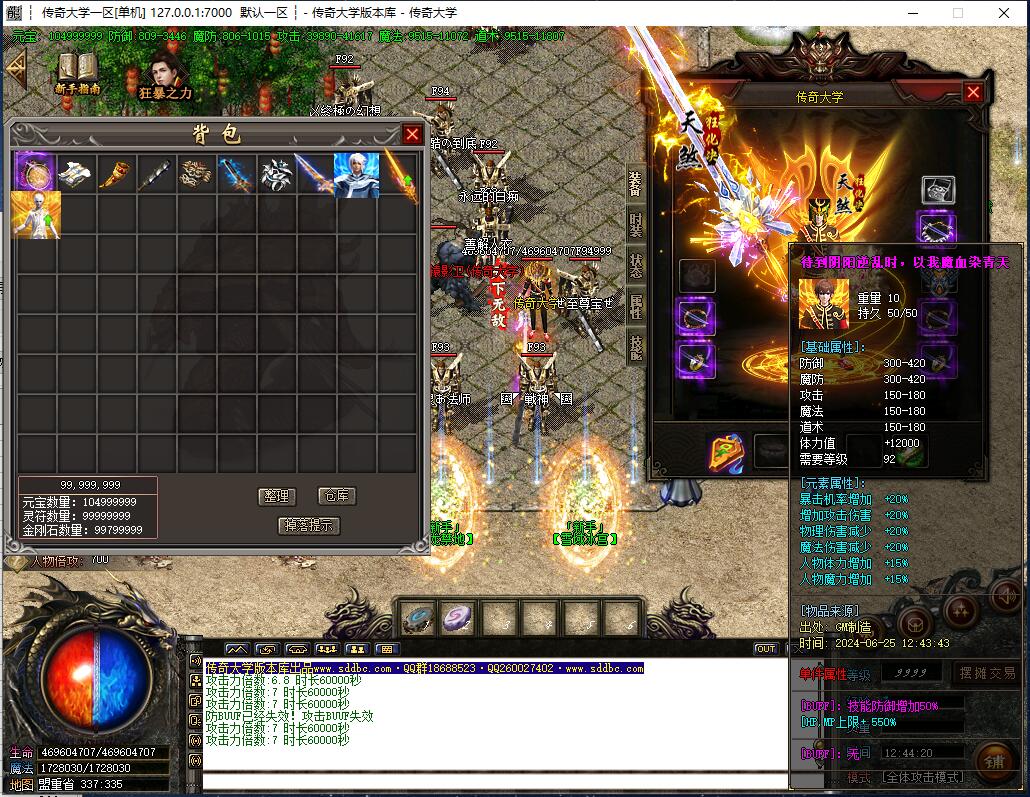Close the game window

coord(1004,13)
